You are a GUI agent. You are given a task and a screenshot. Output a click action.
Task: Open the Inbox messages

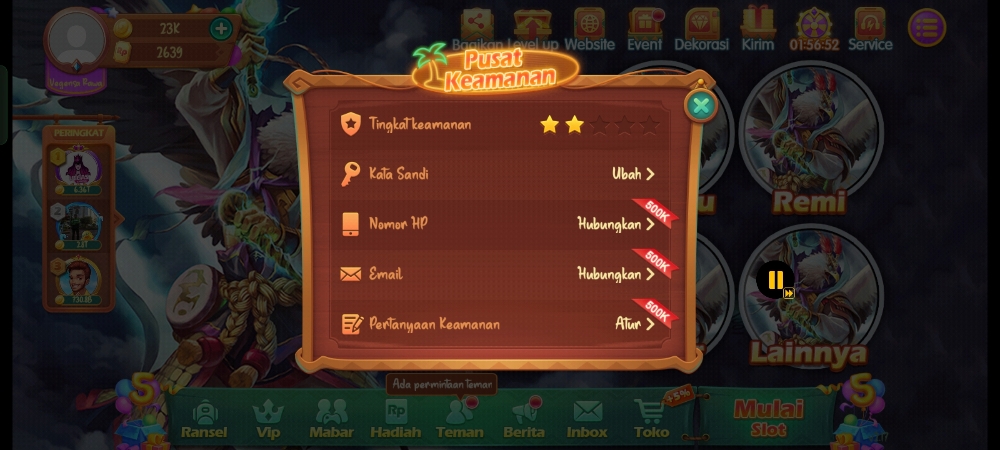587,419
